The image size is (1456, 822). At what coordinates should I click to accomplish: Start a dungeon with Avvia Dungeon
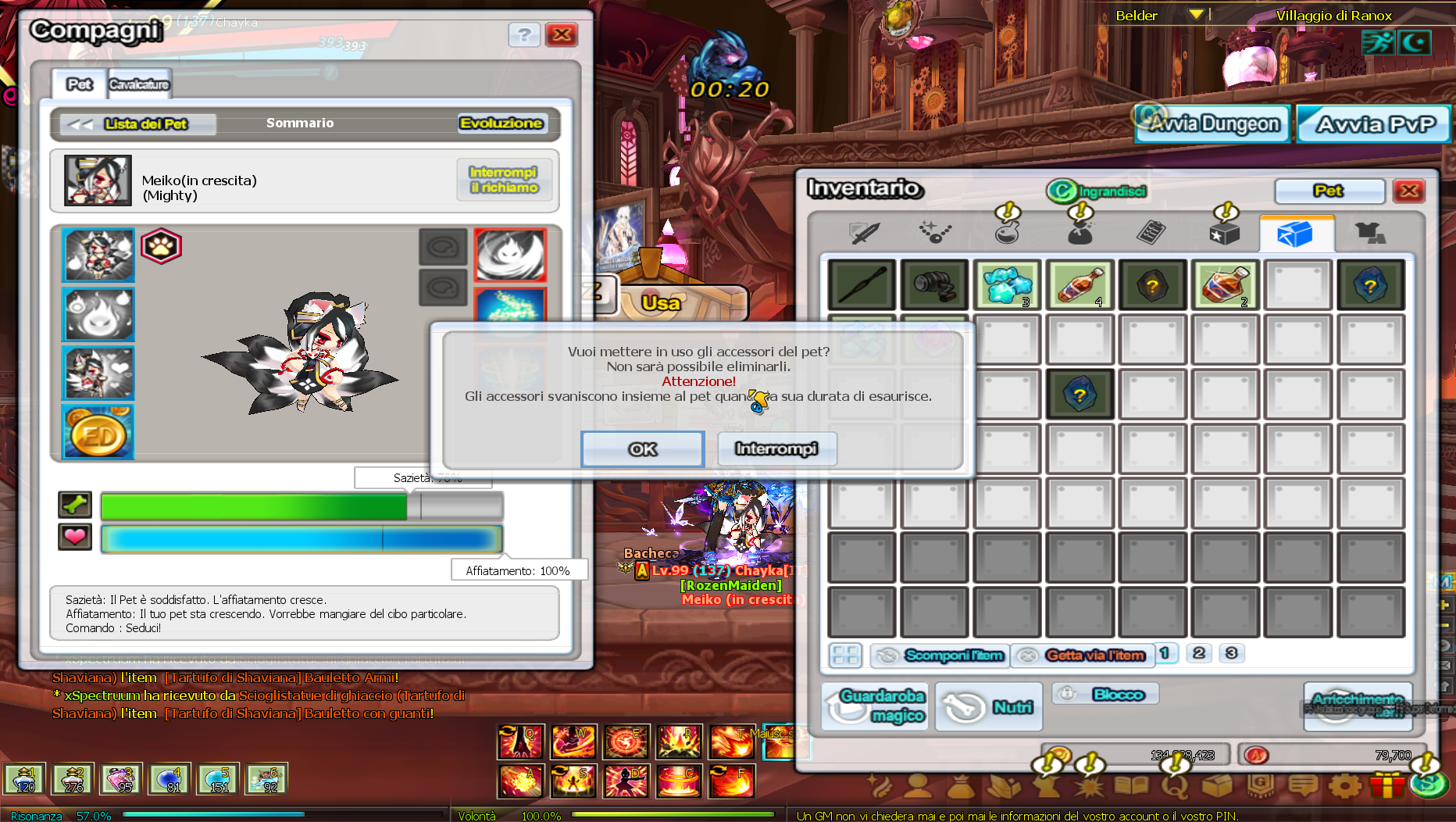click(x=1212, y=124)
